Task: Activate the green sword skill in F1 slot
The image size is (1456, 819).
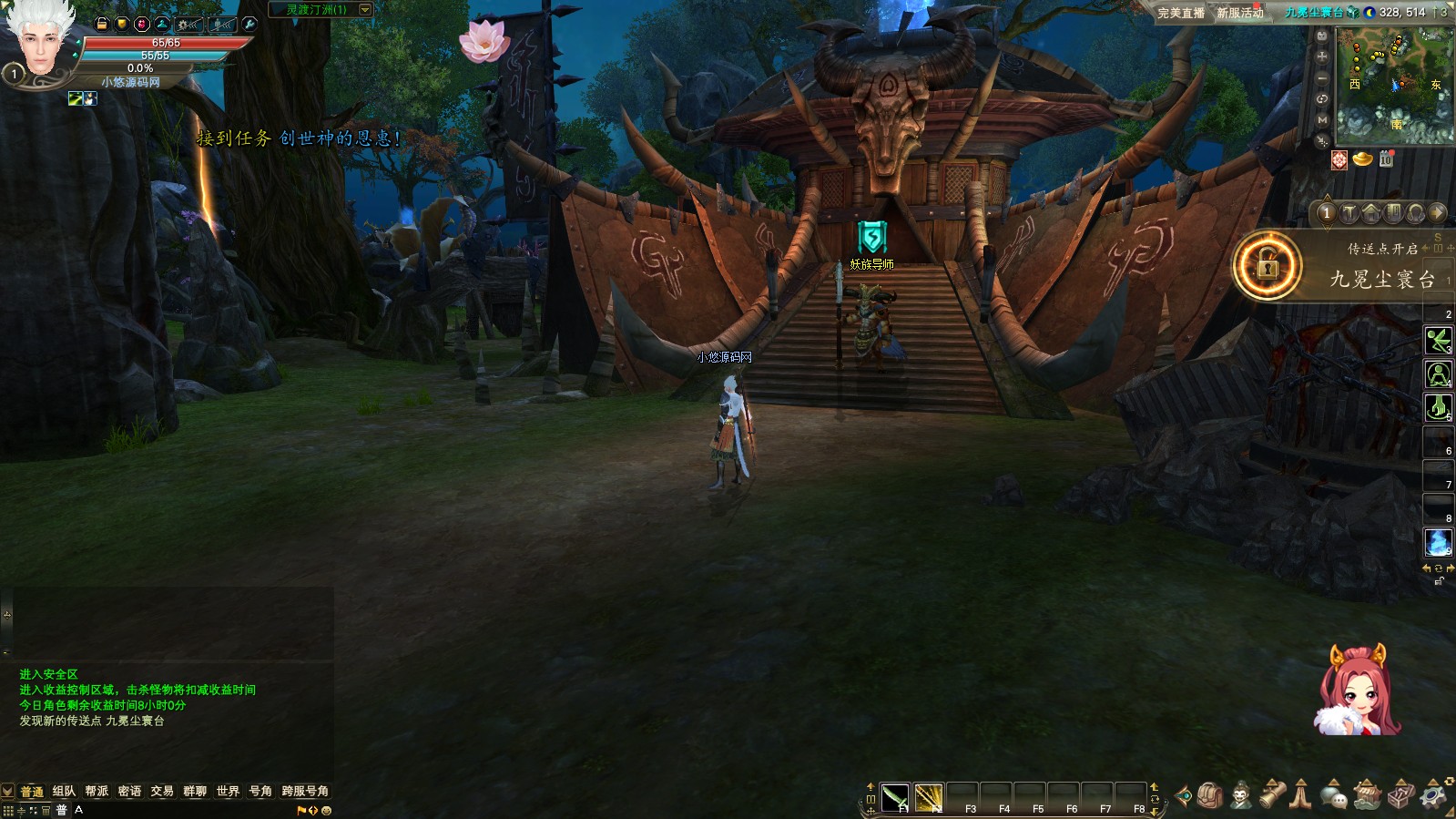Action: pyautogui.click(x=894, y=797)
